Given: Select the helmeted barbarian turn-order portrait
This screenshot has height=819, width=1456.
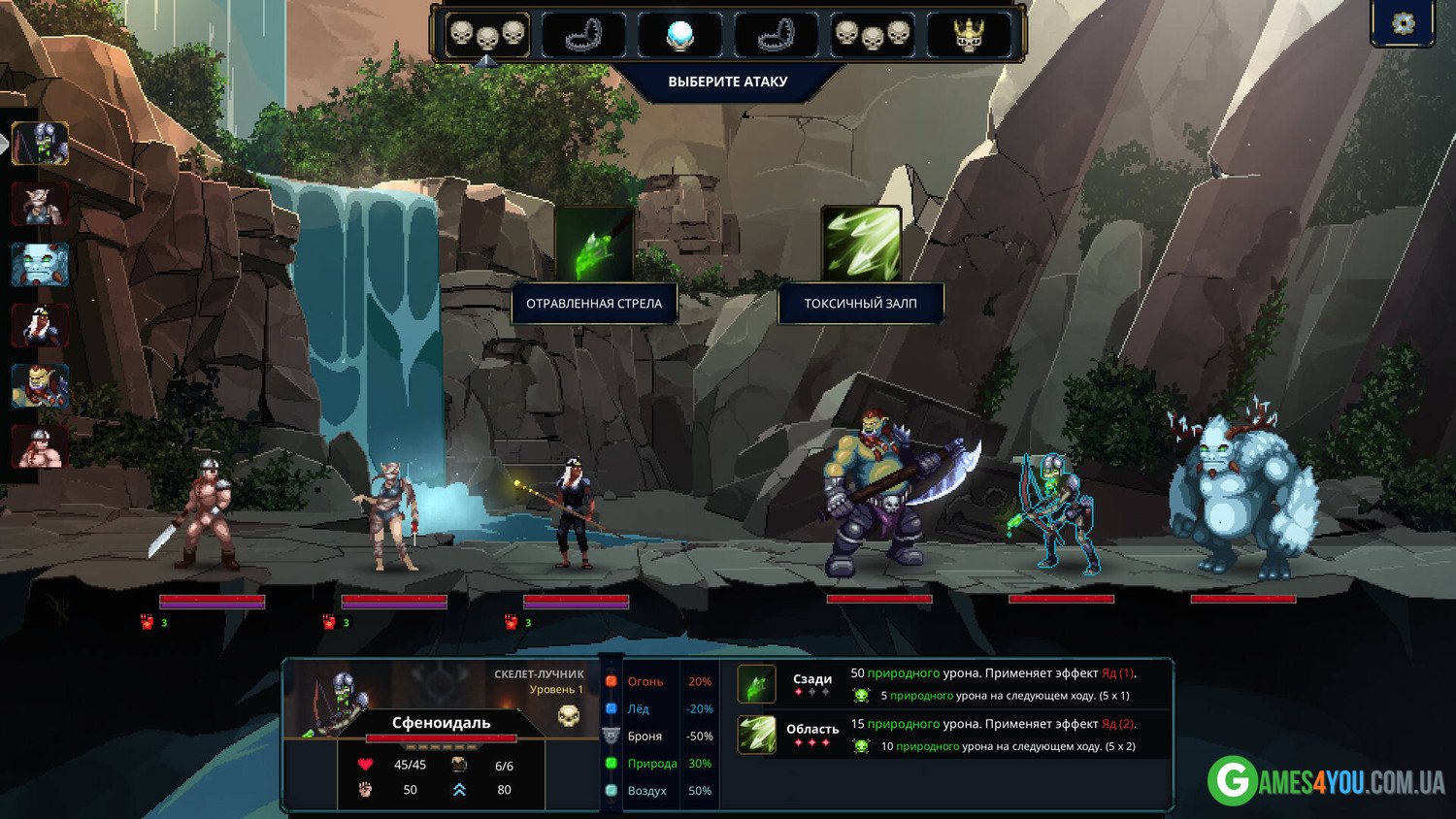Looking at the screenshot, I should [40, 447].
